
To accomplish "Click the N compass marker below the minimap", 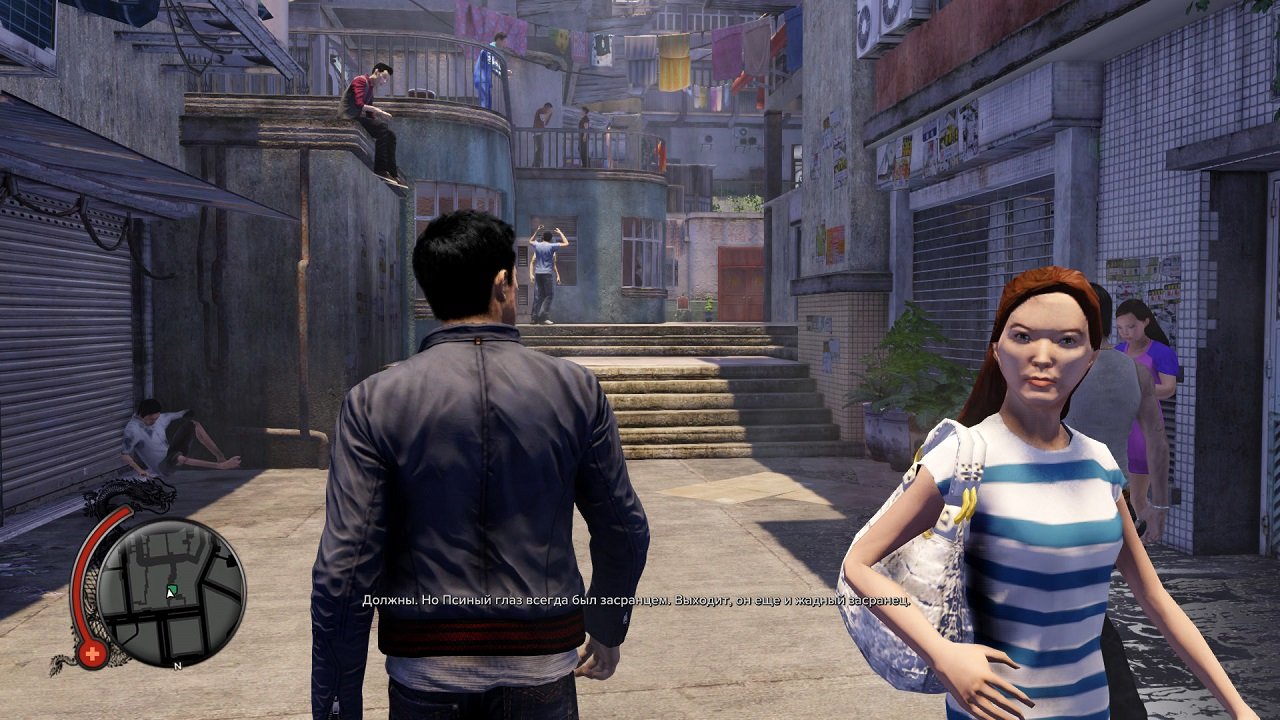I will [176, 666].
